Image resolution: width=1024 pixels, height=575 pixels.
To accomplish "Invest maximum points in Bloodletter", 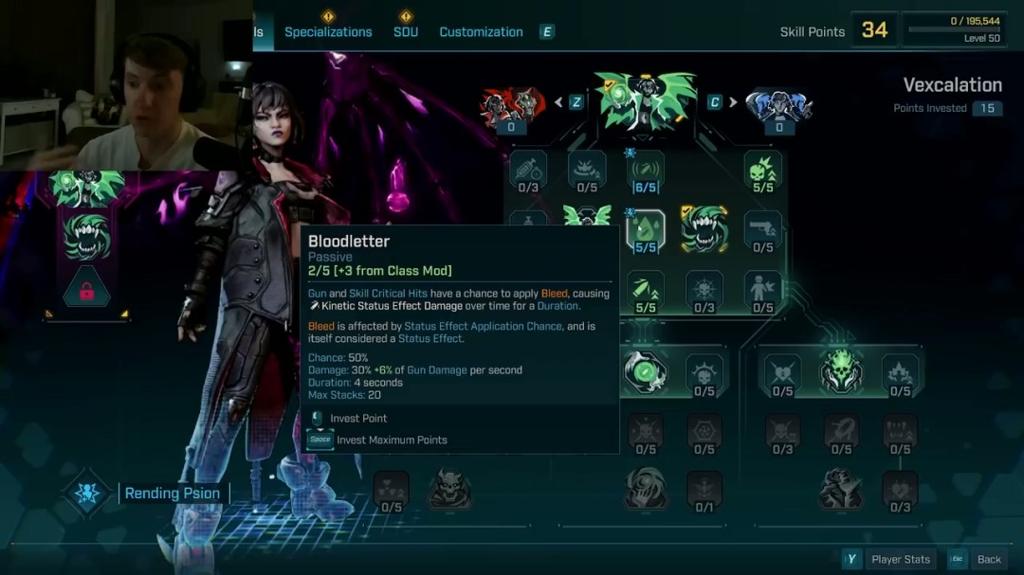I will point(391,440).
